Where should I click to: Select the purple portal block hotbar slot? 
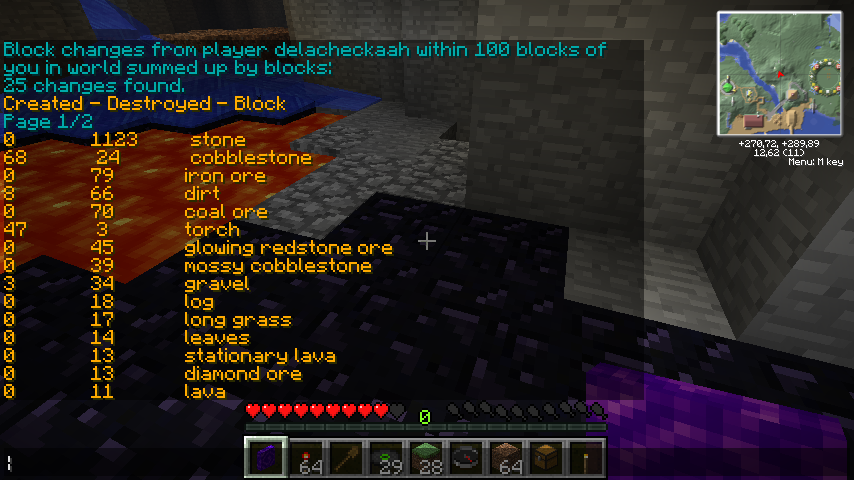point(266,456)
